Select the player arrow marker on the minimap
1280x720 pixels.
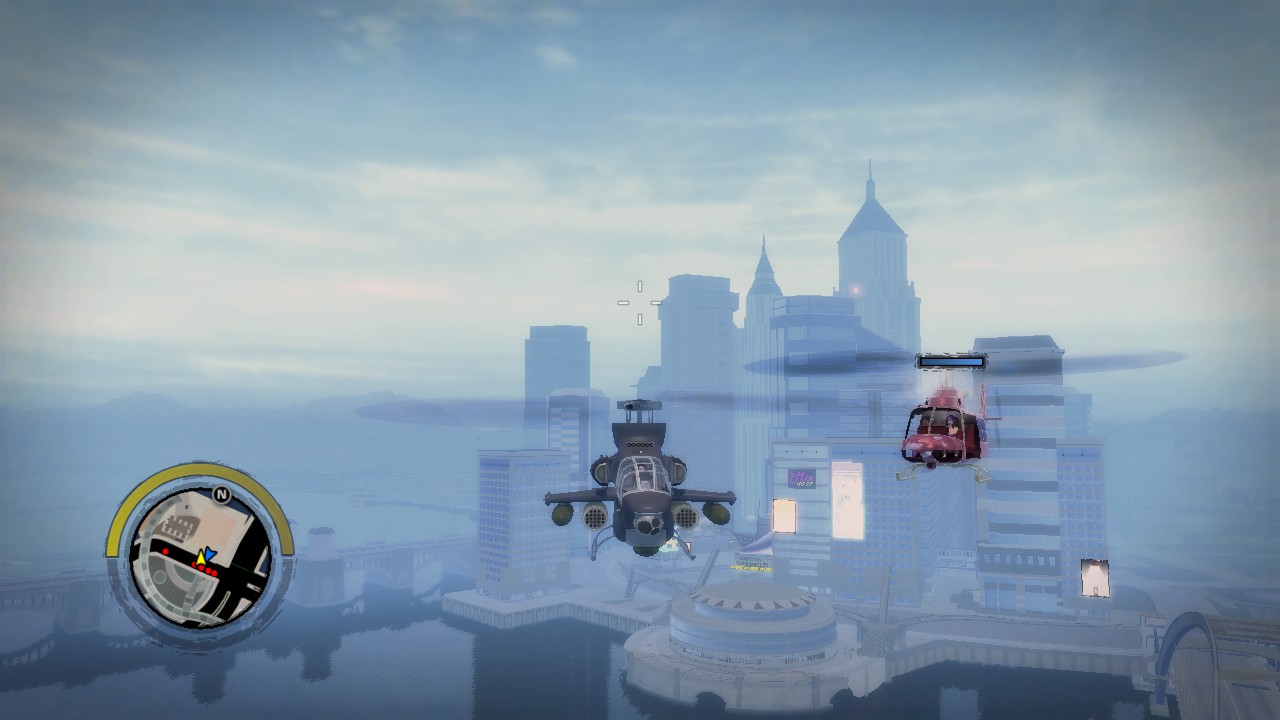click(204, 556)
